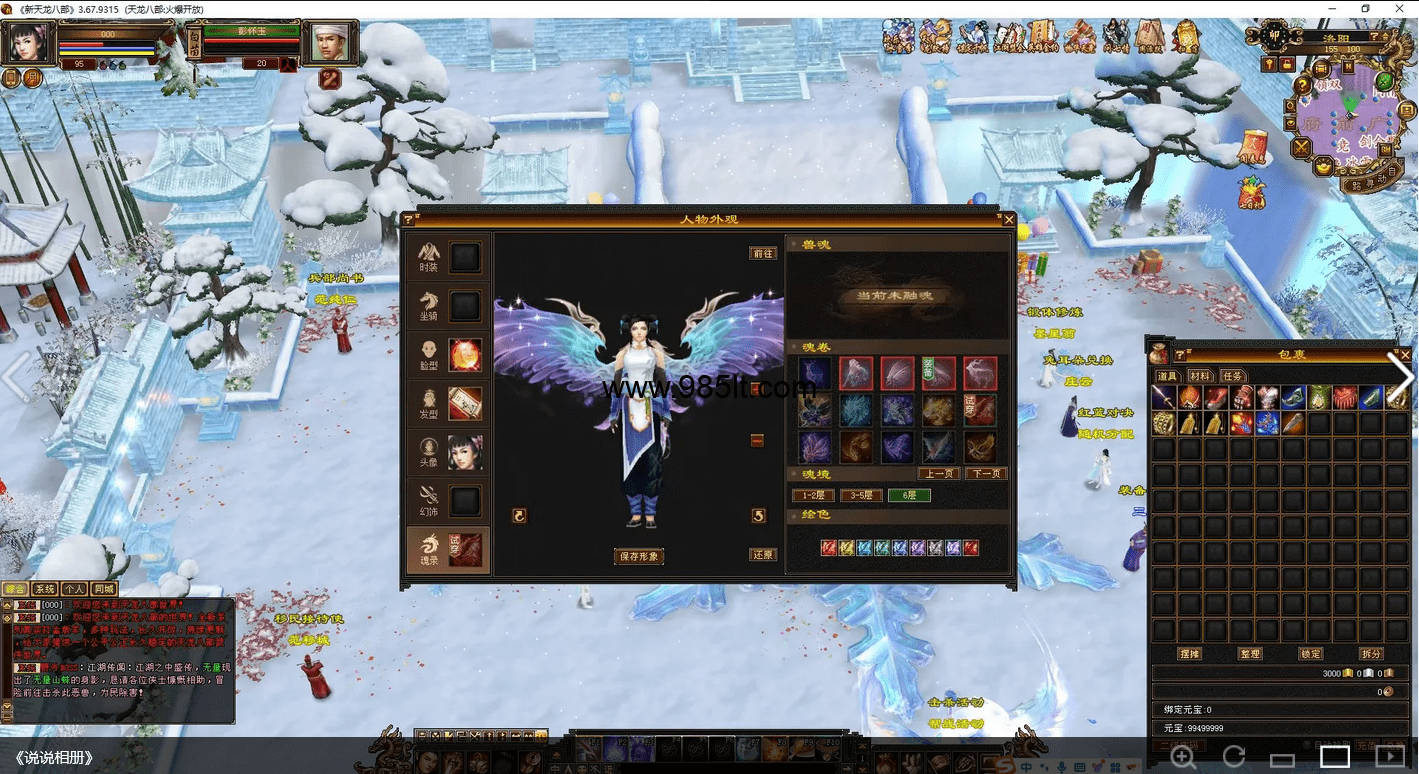Go to 上一页 previous page of soul scrolls
Viewport: 1419px width, 774px height.
939,474
